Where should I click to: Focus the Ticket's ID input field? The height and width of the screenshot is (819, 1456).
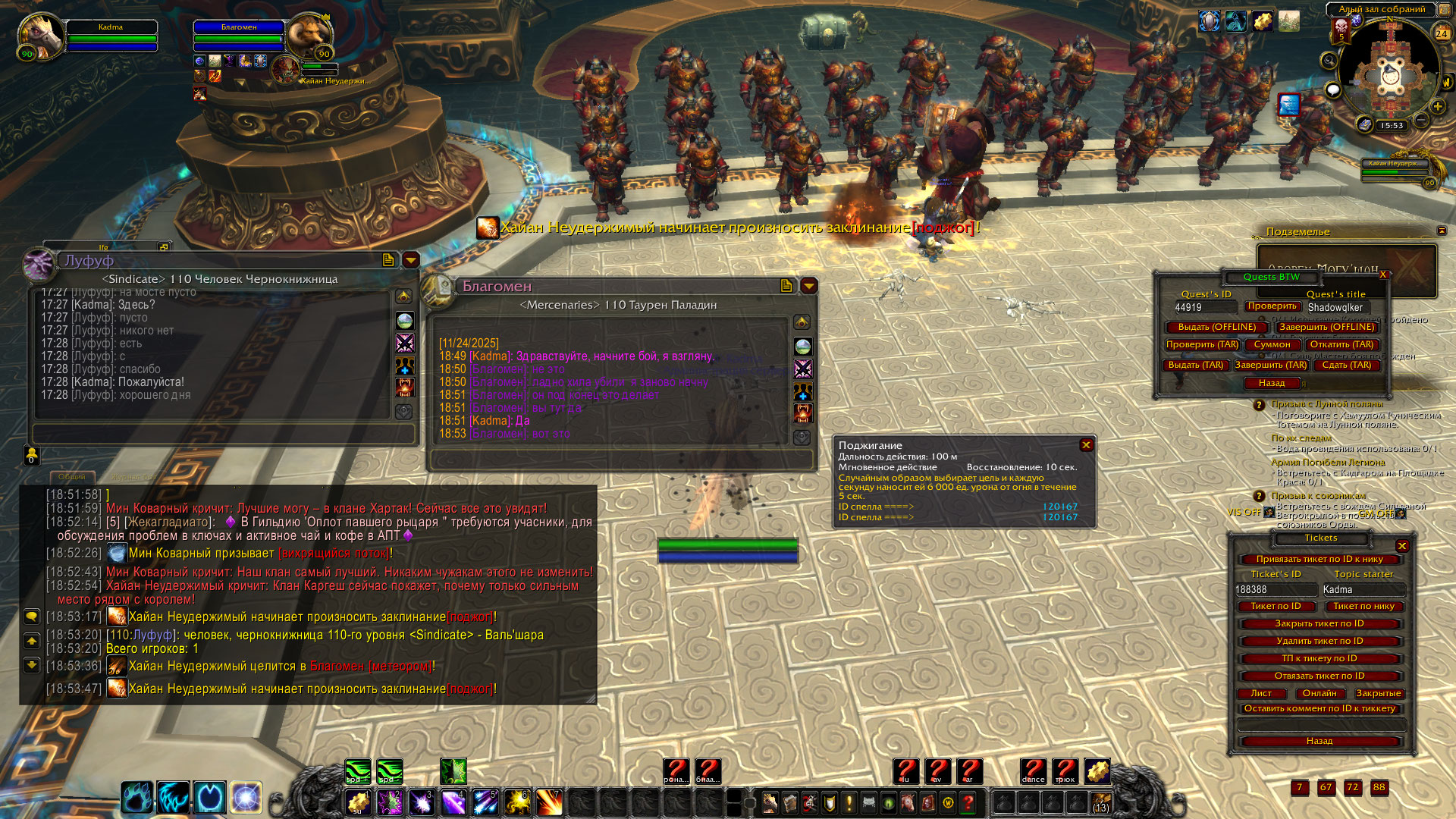tap(1276, 589)
